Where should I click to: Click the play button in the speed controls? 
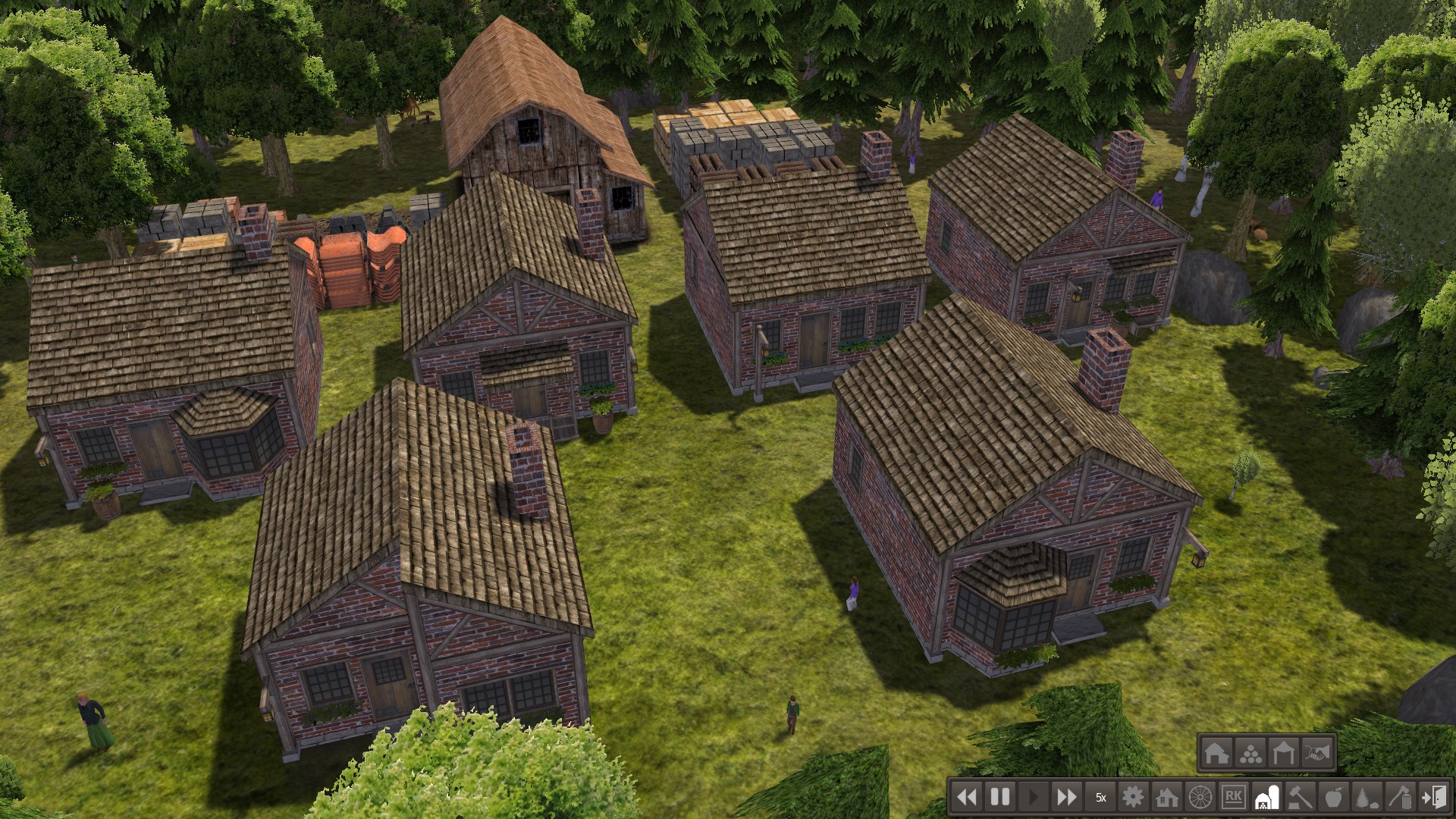click(1033, 797)
